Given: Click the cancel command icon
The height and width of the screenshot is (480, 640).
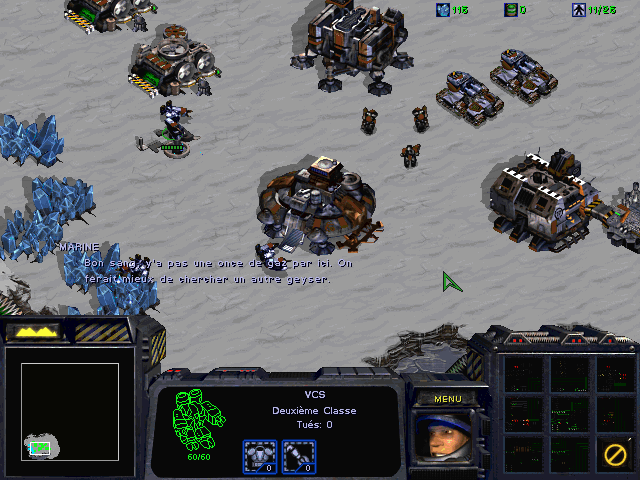Looking at the screenshot, I should click(614, 455).
